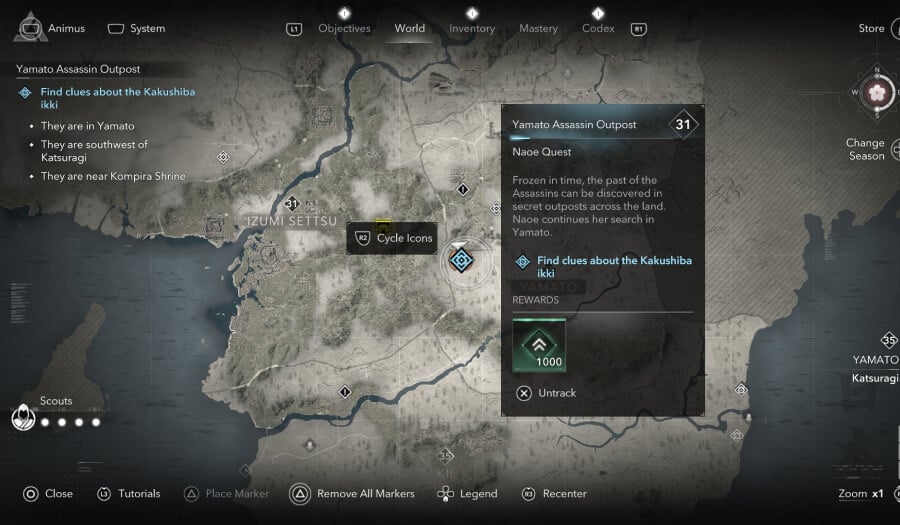Go to the Mastery tab
900x525 pixels.
tap(538, 29)
